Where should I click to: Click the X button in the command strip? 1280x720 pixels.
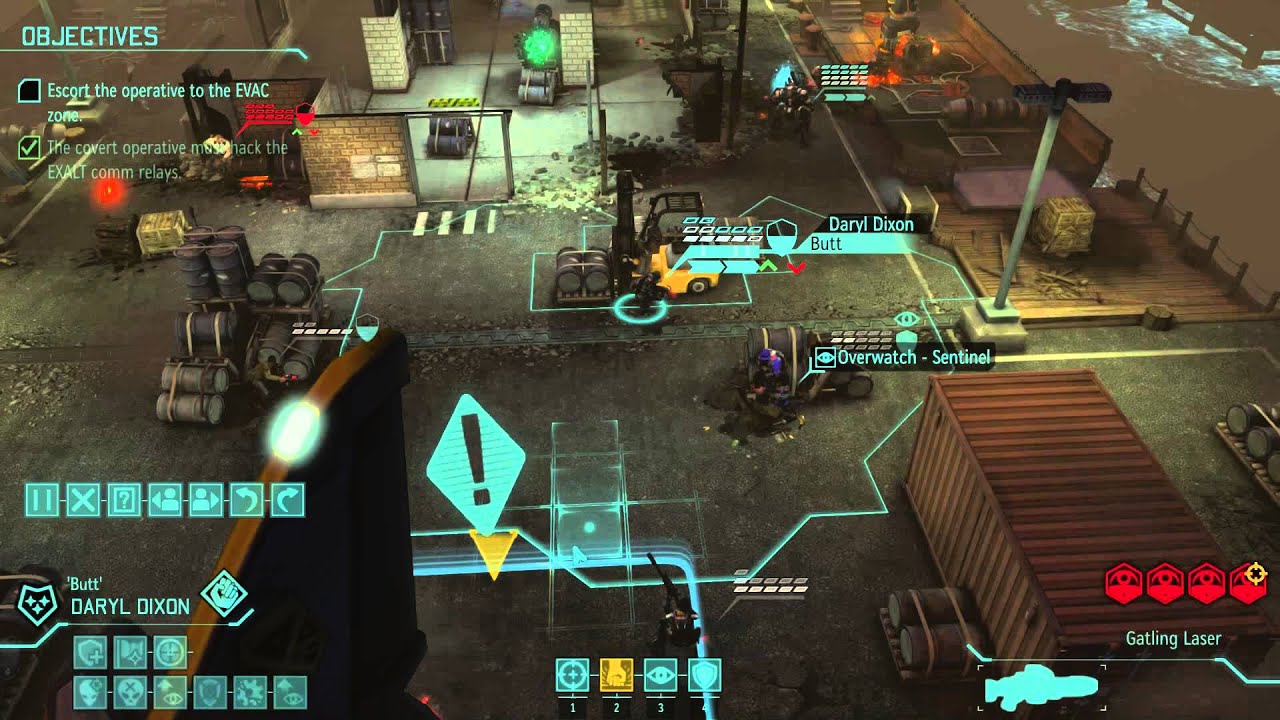(x=83, y=499)
